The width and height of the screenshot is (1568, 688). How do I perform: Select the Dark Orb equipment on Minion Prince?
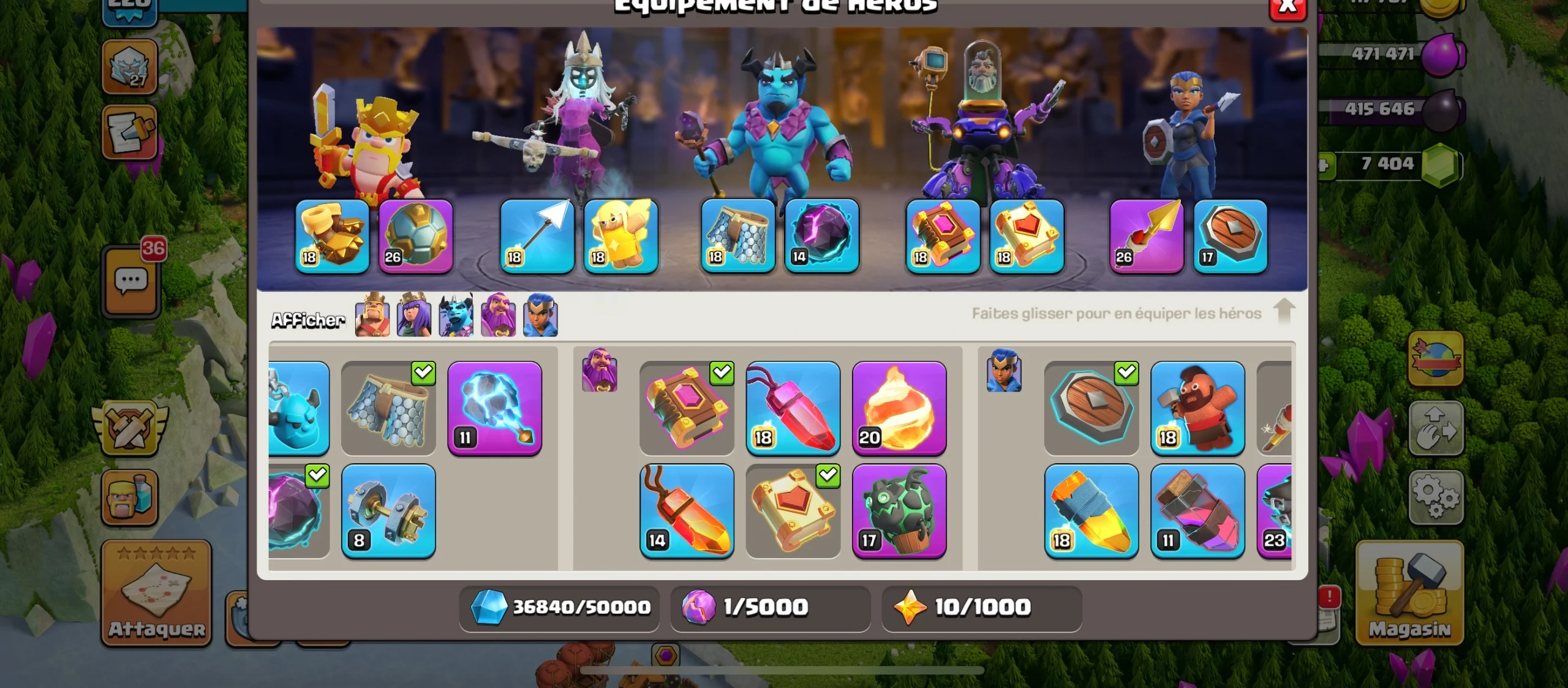(x=823, y=236)
